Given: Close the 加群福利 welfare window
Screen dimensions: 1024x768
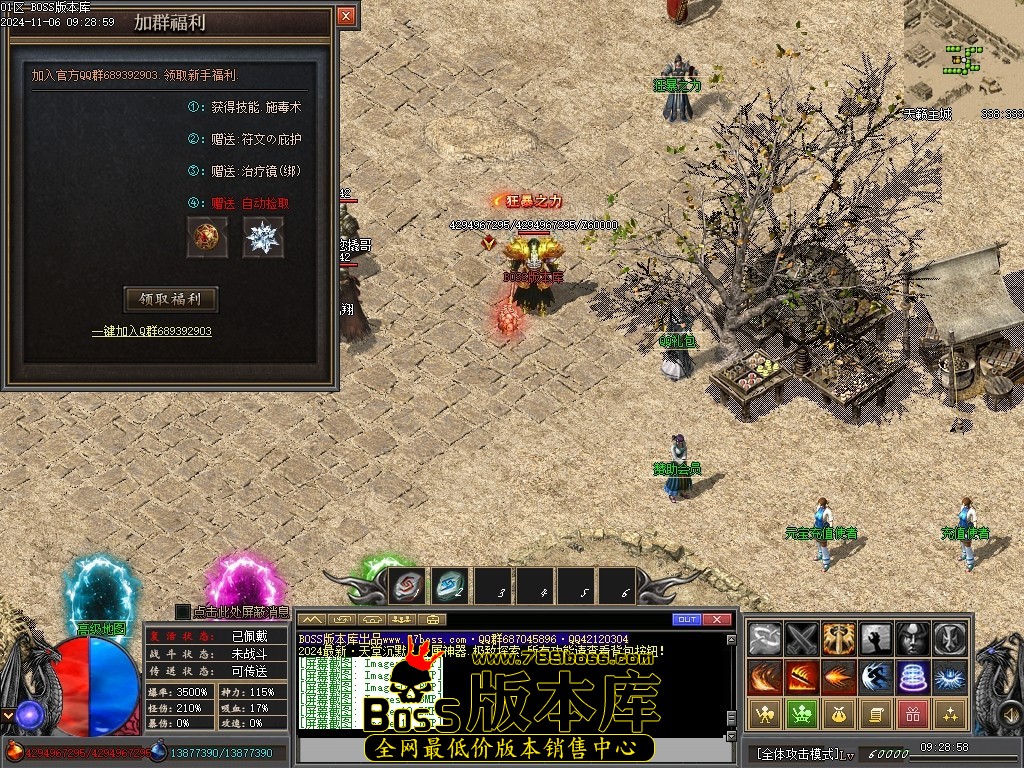Looking at the screenshot, I should [x=346, y=16].
